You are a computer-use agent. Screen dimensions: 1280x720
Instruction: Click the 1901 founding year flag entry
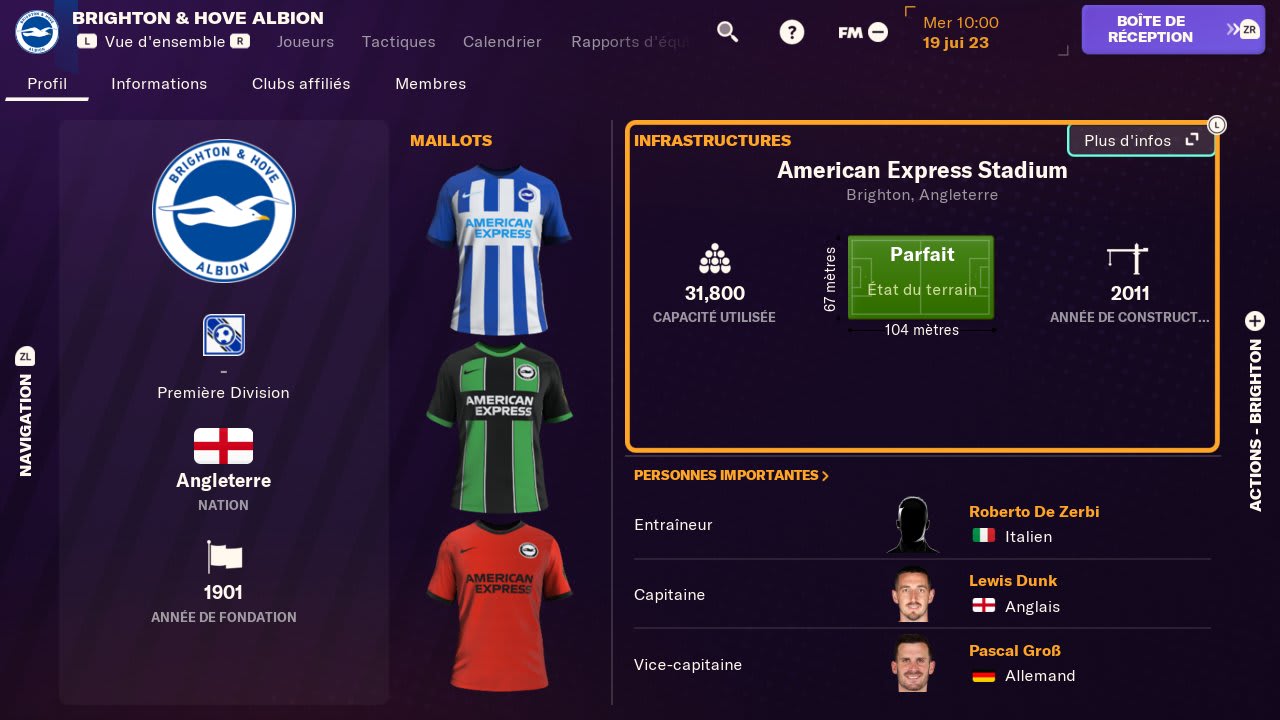pyautogui.click(x=223, y=592)
